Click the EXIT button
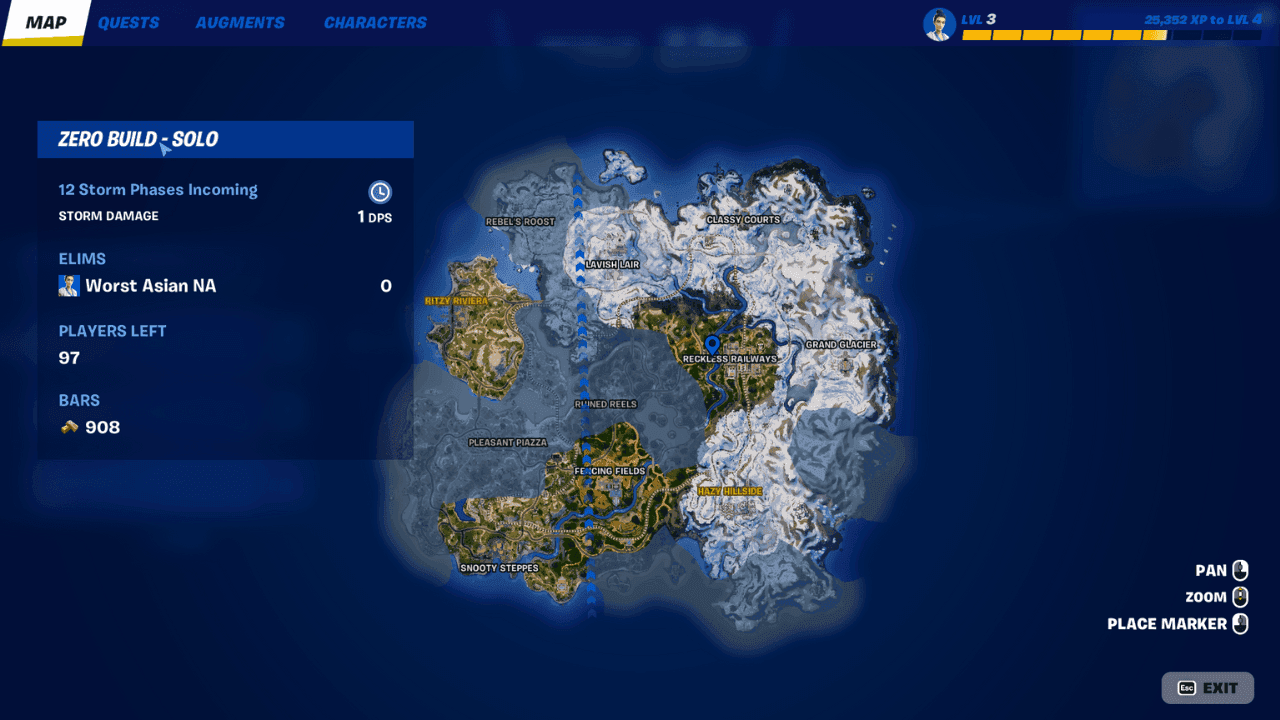Viewport: 1280px width, 720px height. coord(1208,687)
